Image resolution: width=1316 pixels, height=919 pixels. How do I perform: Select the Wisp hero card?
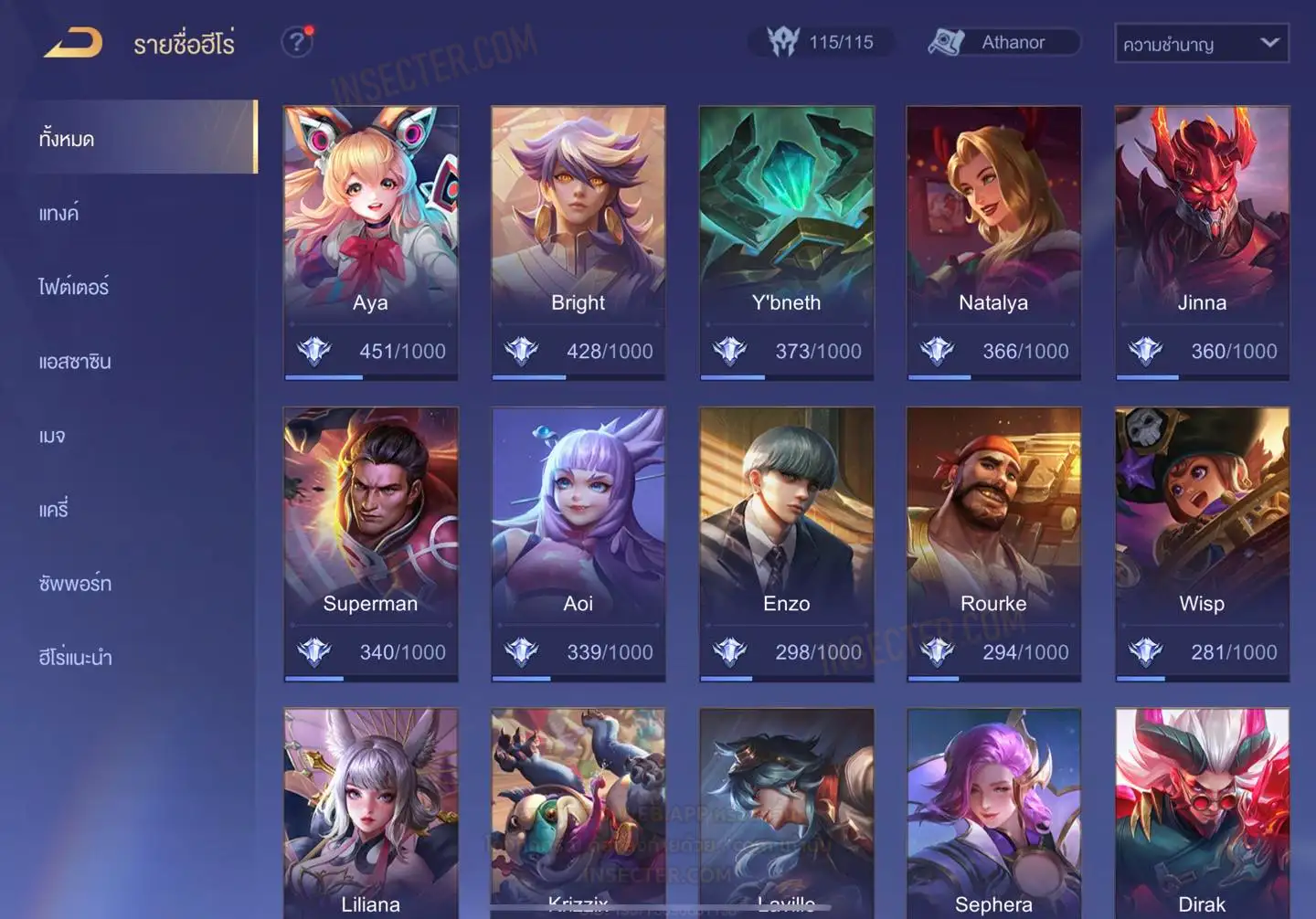pyautogui.click(x=1202, y=543)
